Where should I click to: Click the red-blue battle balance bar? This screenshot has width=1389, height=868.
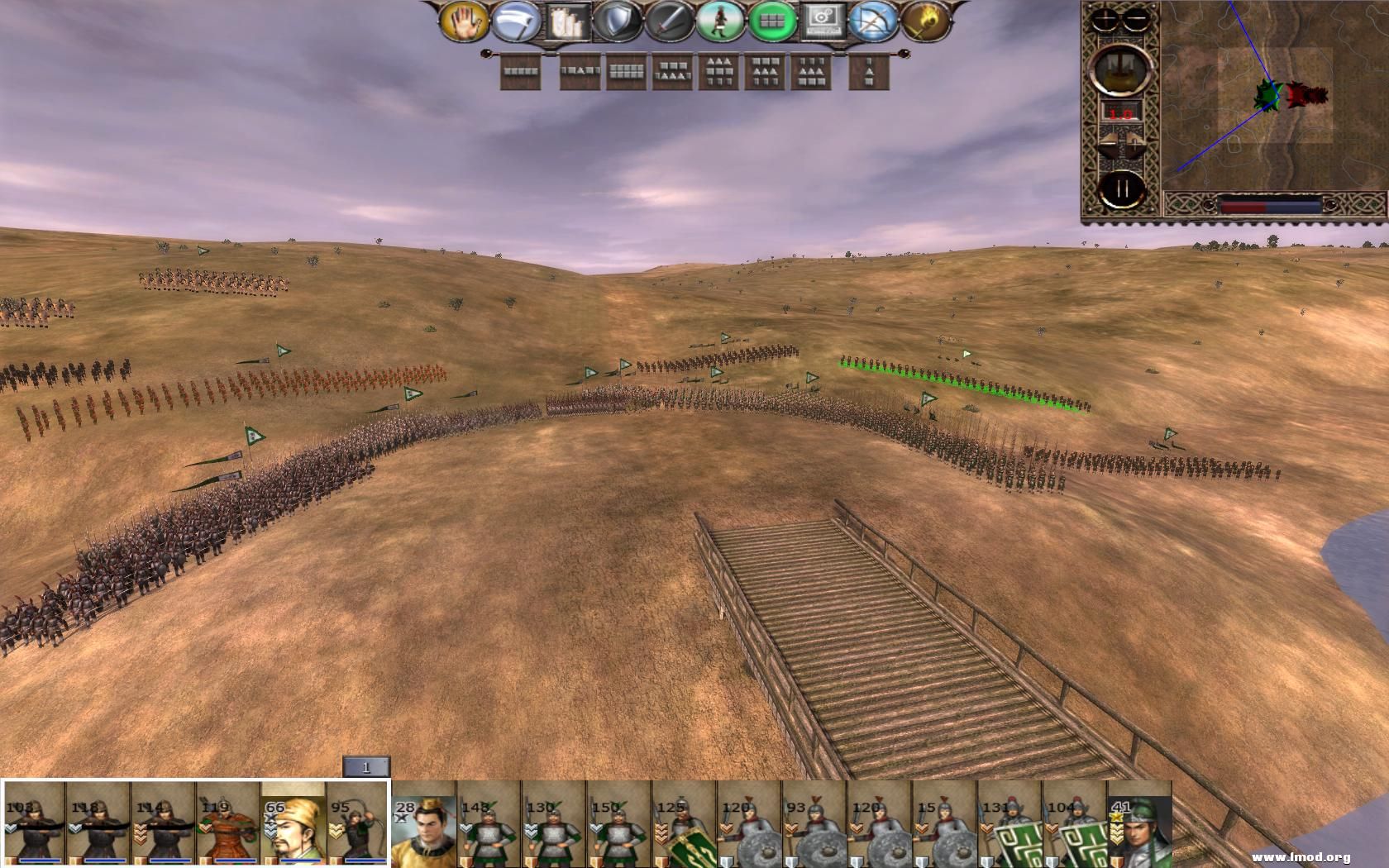pyautogui.click(x=1270, y=205)
